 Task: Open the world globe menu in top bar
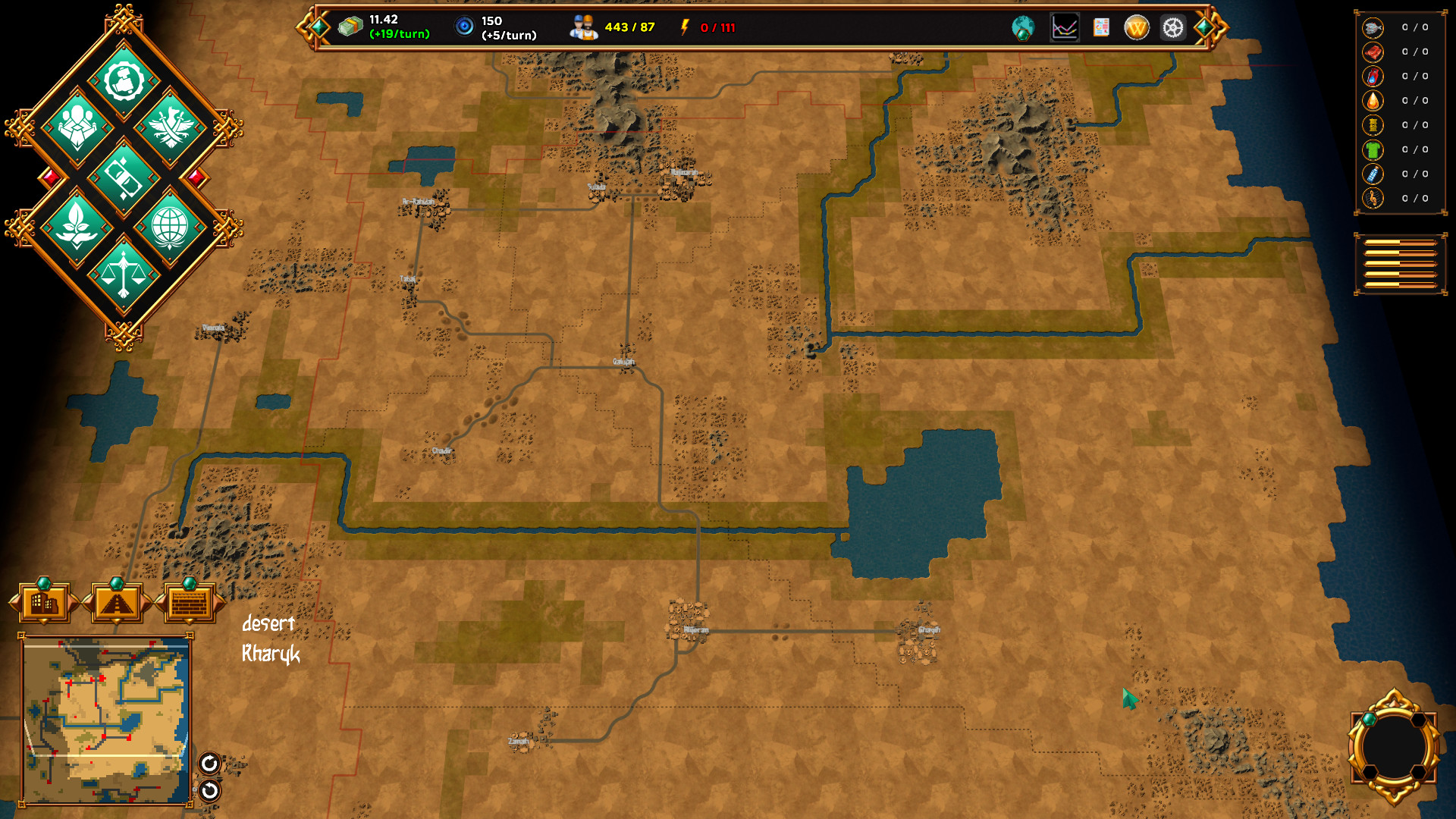pos(1023,28)
